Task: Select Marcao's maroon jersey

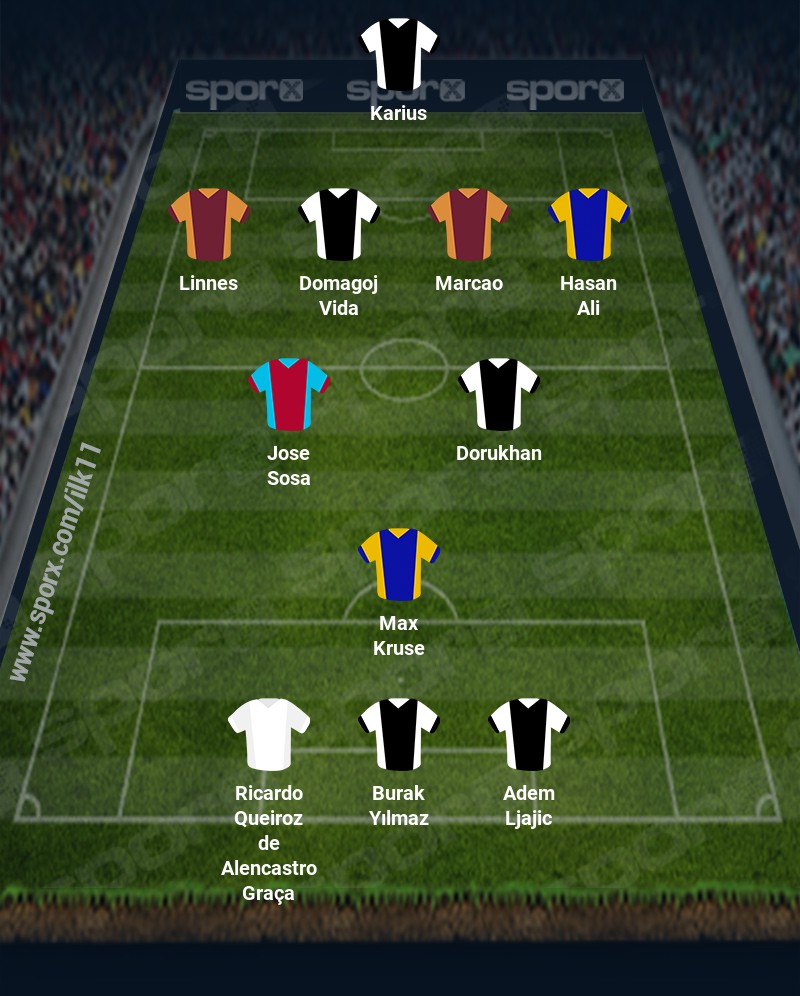Action: click(469, 224)
